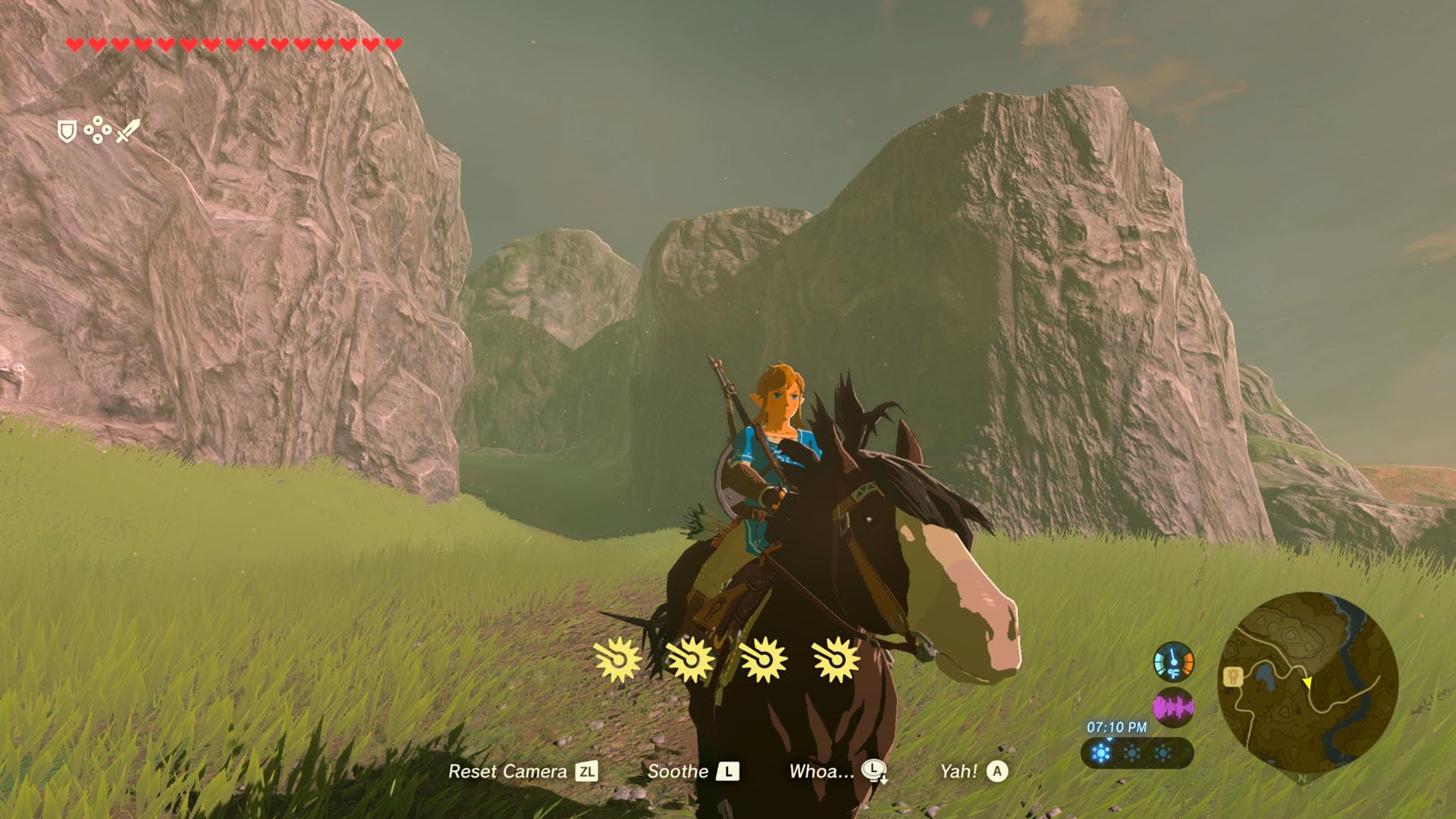The width and height of the screenshot is (1456, 819).
Task: Click the purple noise detection meter
Action: click(1174, 707)
